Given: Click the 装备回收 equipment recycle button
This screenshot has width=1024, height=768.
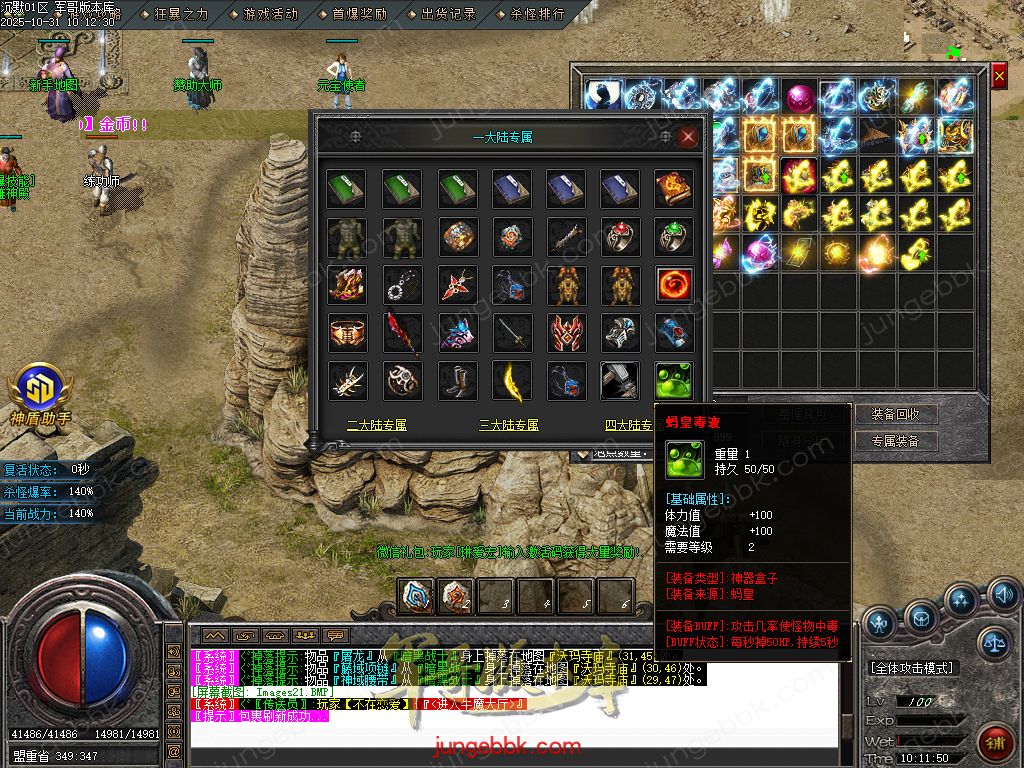Looking at the screenshot, I should pos(895,414).
